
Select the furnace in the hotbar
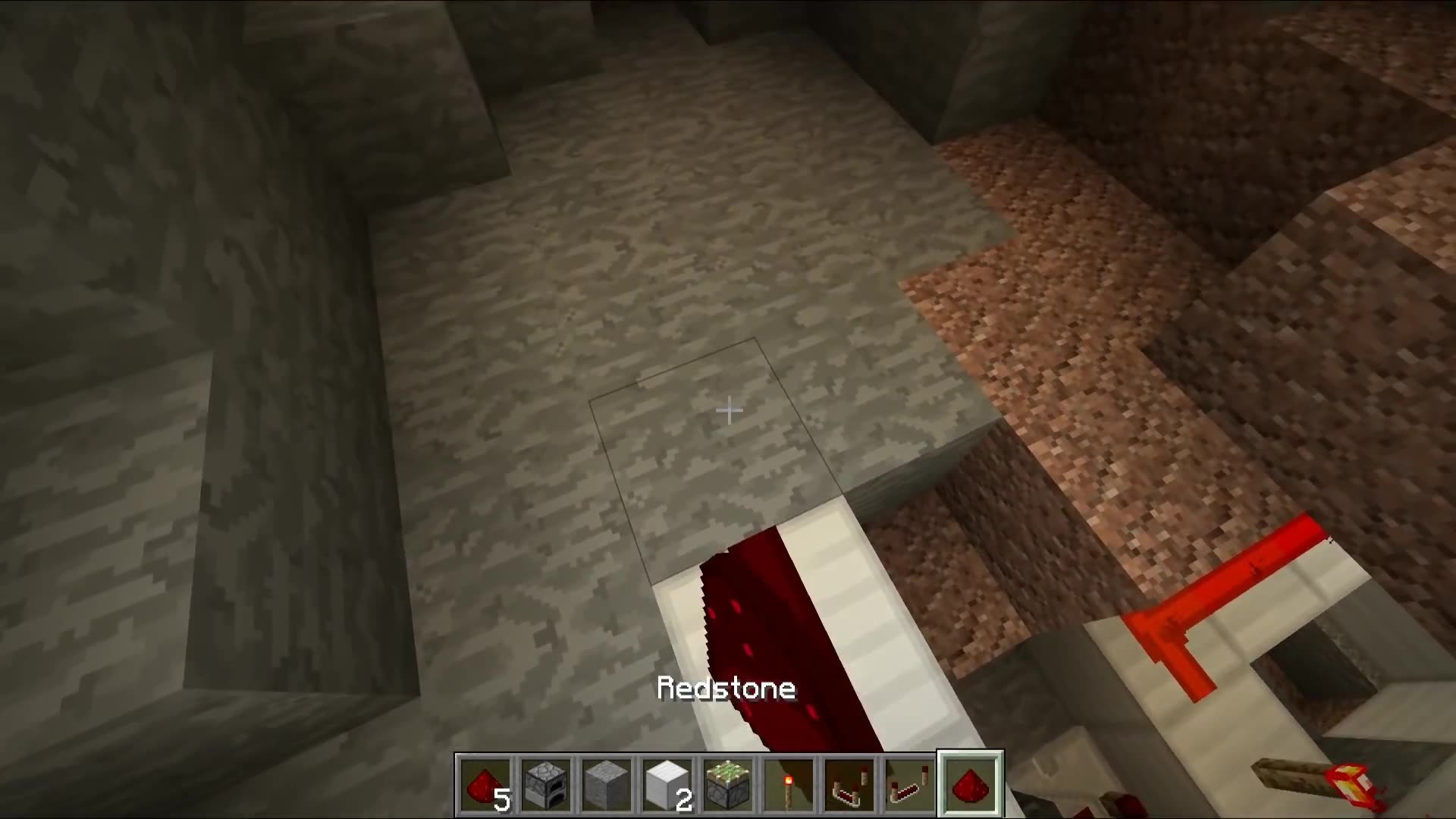[x=546, y=785]
